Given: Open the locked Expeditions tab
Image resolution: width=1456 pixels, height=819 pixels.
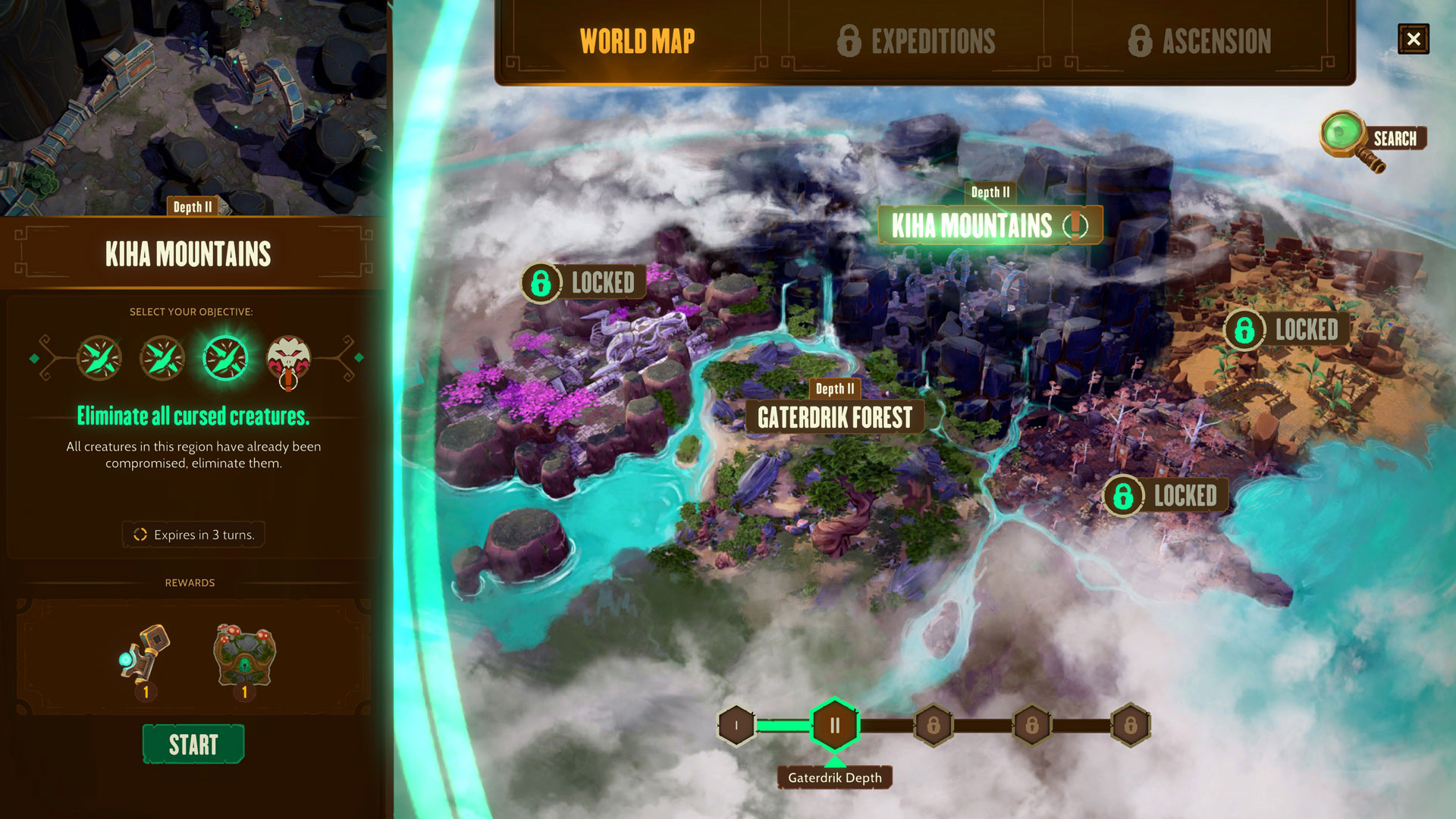Looking at the screenshot, I should 916,42.
